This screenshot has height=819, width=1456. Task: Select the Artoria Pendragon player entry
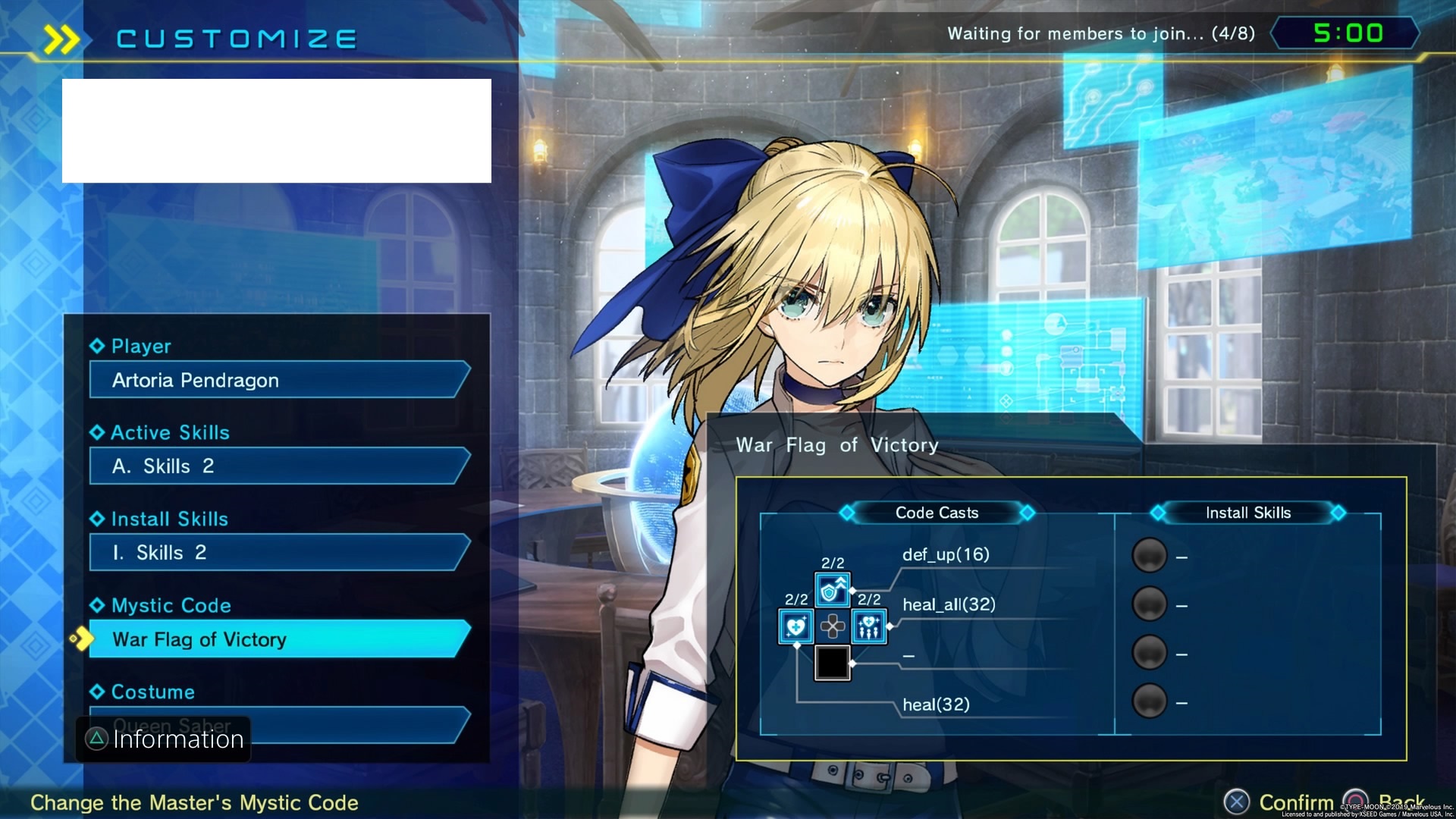click(x=278, y=380)
